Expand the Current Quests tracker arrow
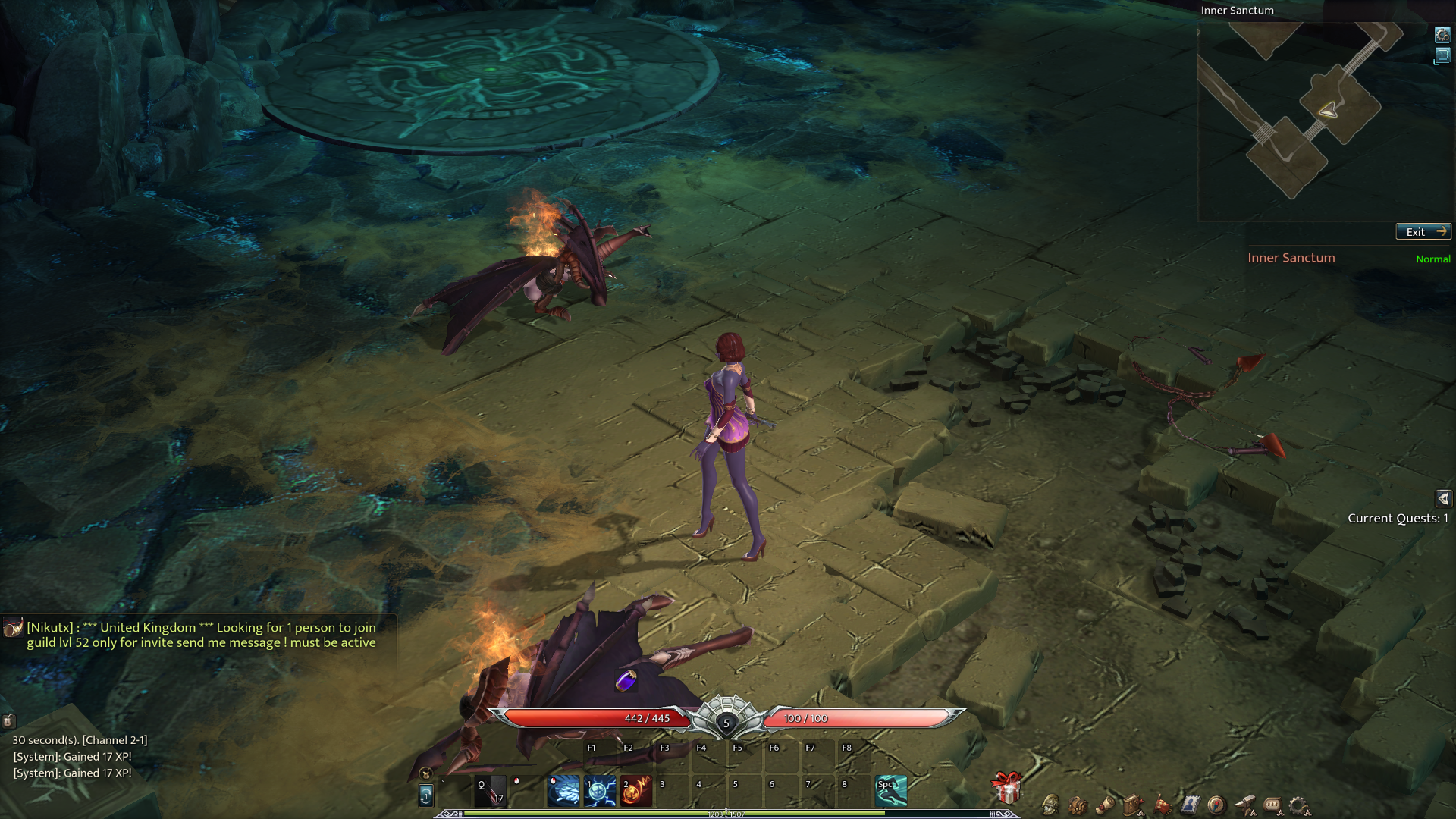 pos(1443,498)
